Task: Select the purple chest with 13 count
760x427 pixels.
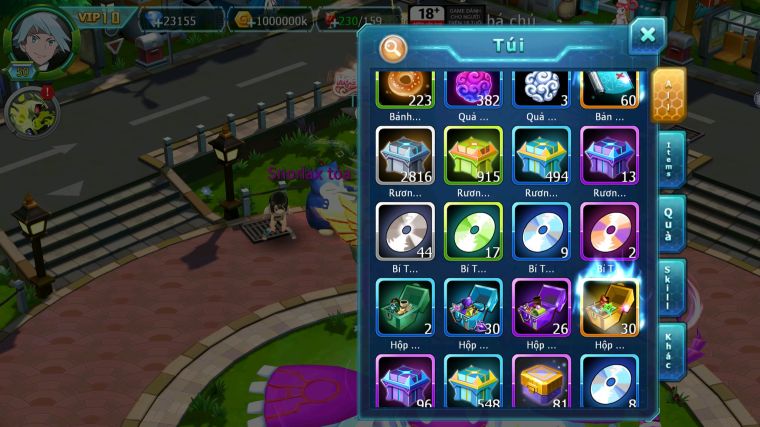Action: pos(609,156)
